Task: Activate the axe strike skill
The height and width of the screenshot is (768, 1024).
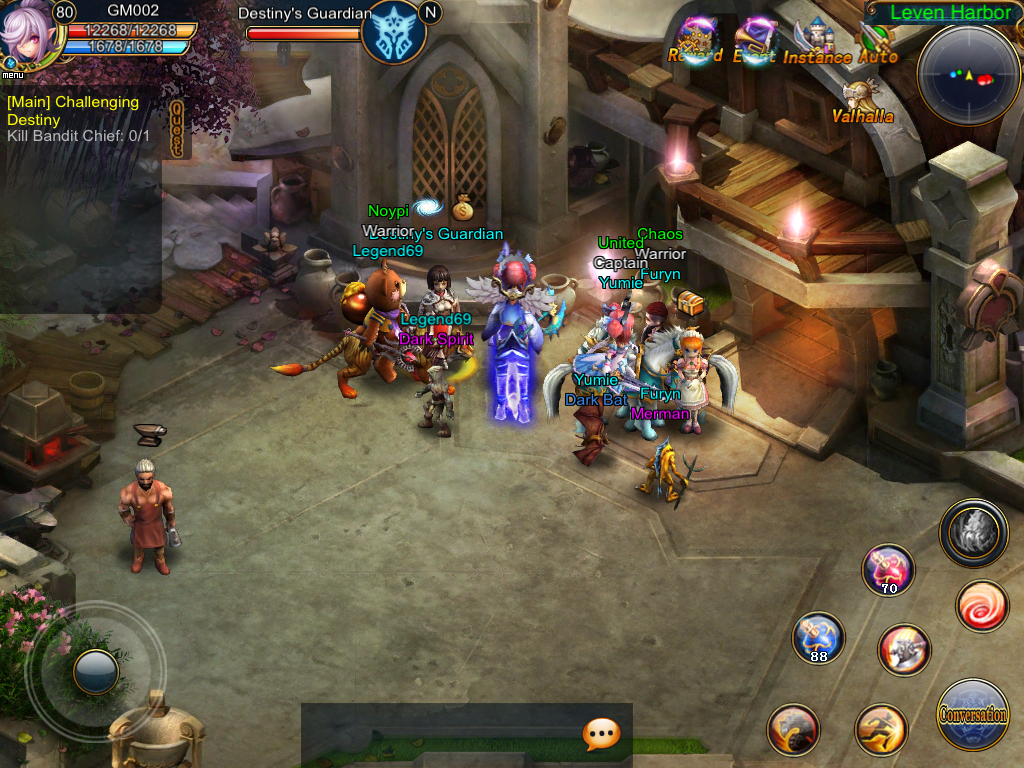Action: click(x=904, y=650)
